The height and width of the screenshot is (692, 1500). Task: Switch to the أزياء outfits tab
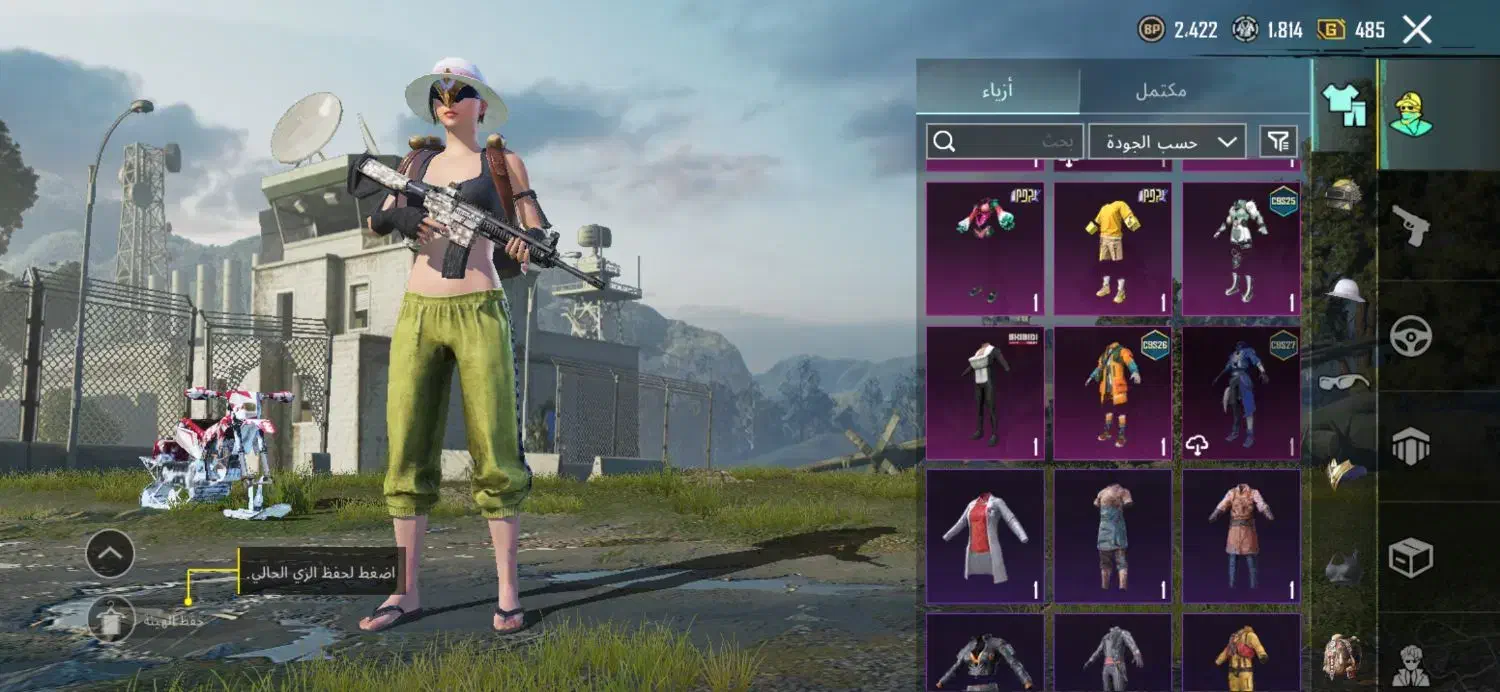(x=997, y=90)
